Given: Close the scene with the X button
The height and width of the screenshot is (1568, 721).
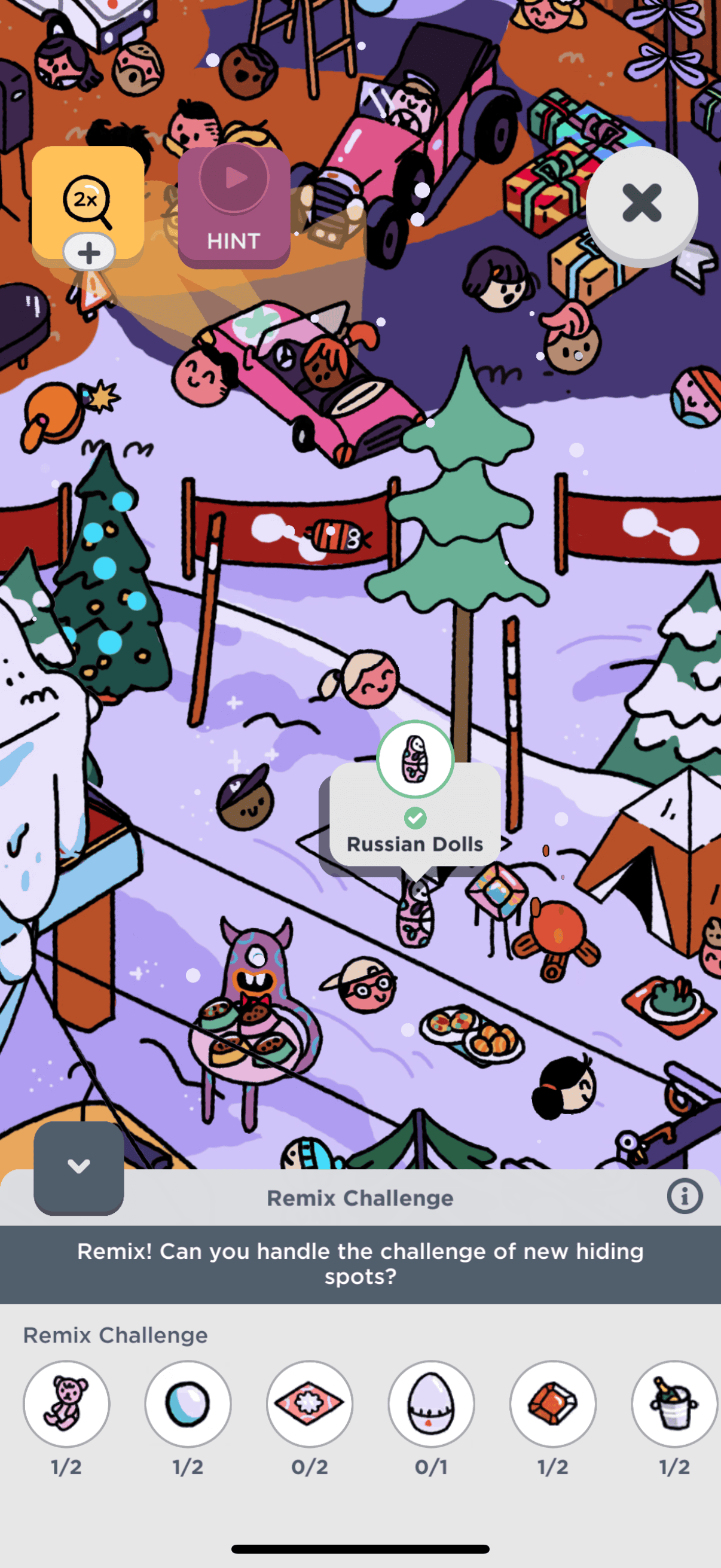Looking at the screenshot, I should coord(641,203).
